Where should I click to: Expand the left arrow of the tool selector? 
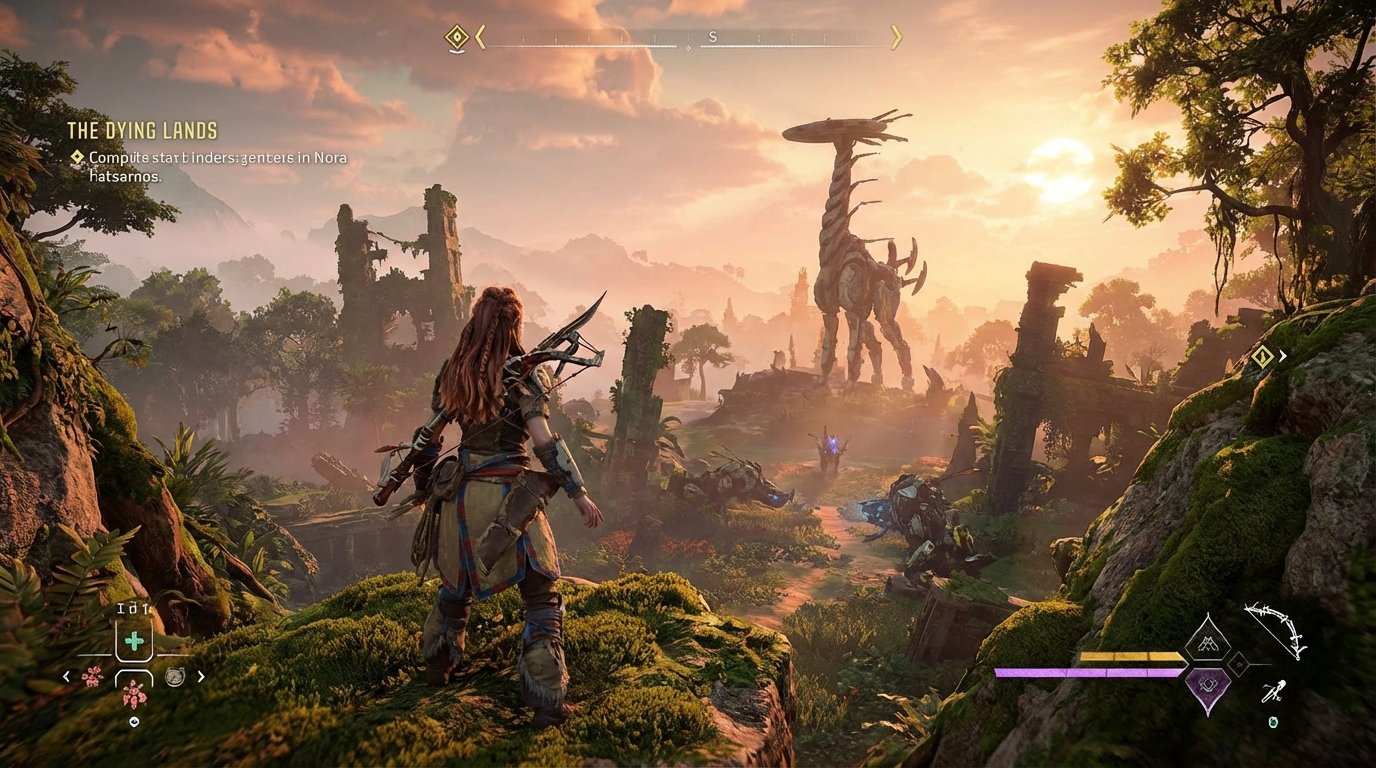(x=66, y=676)
